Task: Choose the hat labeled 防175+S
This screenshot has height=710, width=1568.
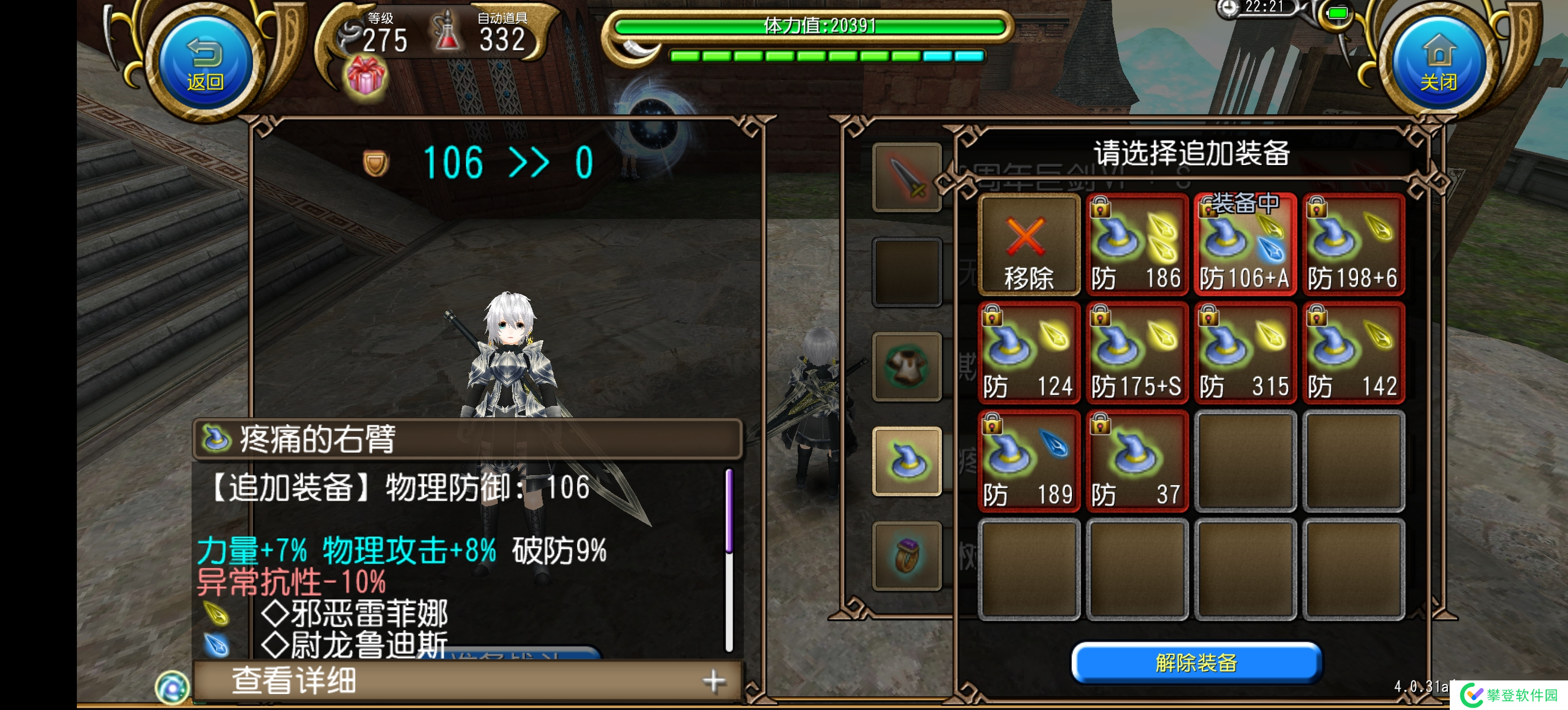Action: click(x=1136, y=353)
